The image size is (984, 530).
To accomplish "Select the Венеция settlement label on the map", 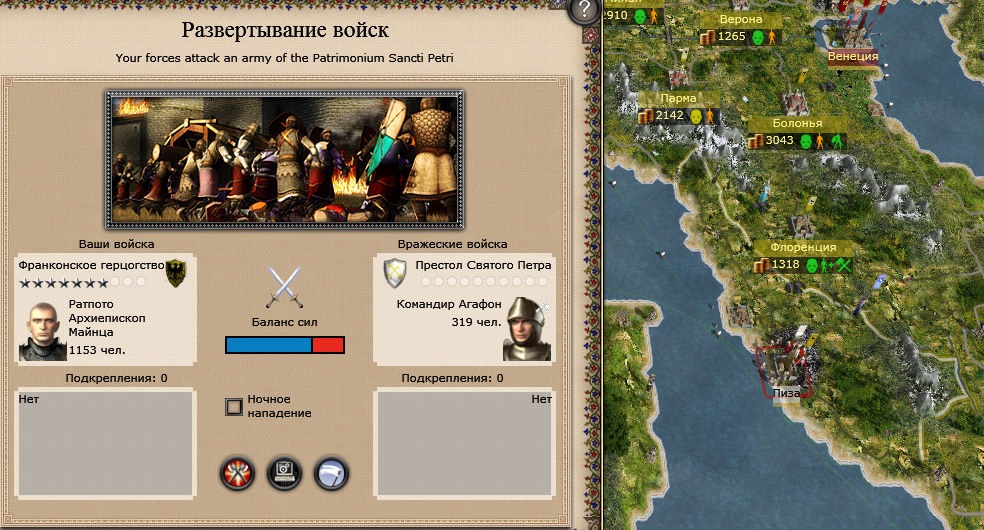I will [853, 56].
